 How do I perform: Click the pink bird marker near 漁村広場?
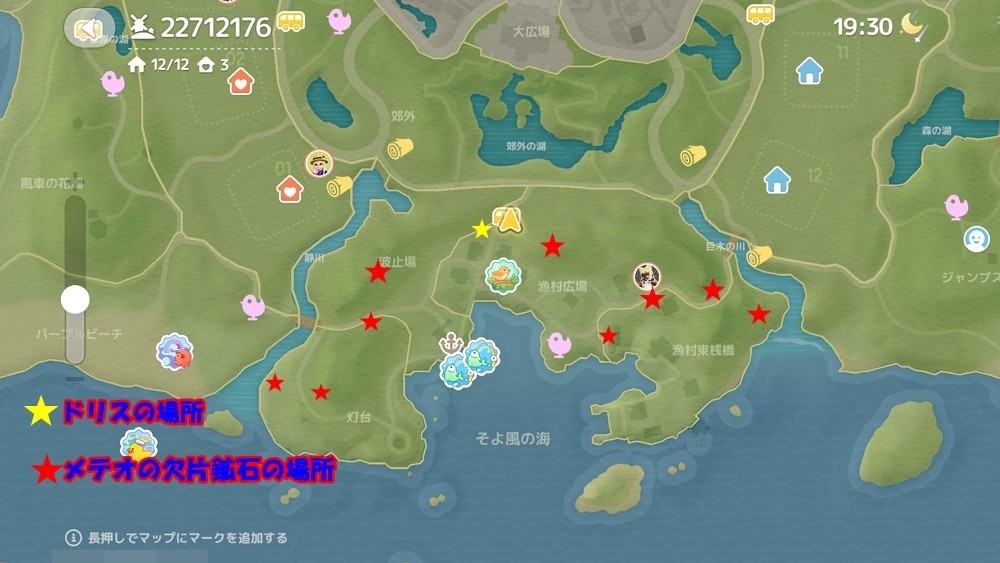click(560, 344)
